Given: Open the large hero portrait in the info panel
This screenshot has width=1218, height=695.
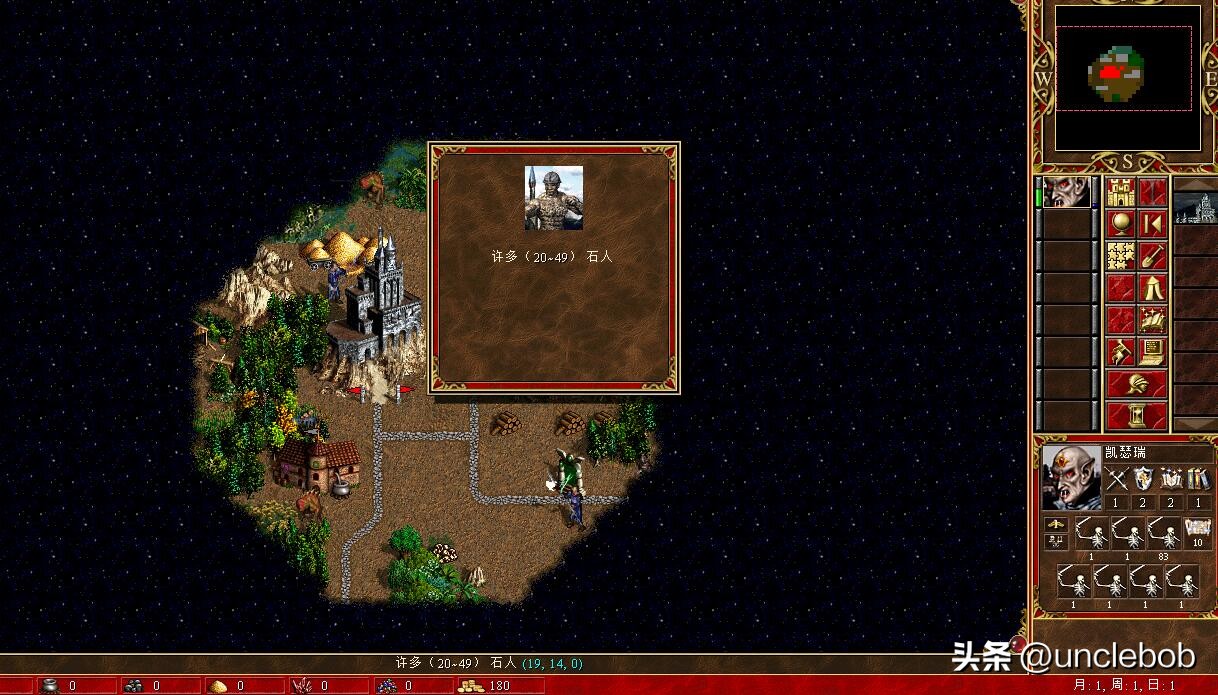Looking at the screenshot, I should 1071,477.
